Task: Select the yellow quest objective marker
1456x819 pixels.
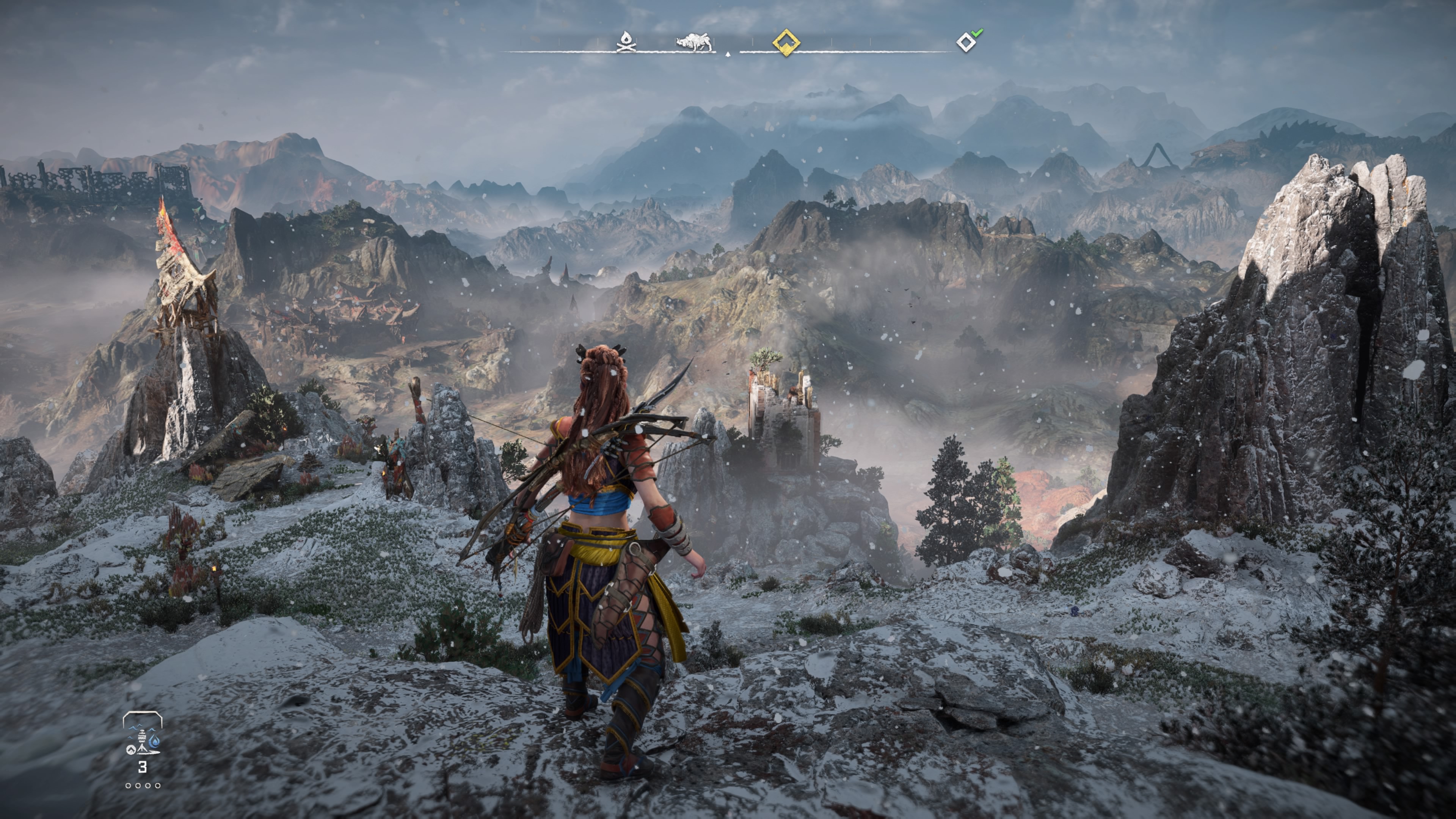Action: click(x=786, y=42)
